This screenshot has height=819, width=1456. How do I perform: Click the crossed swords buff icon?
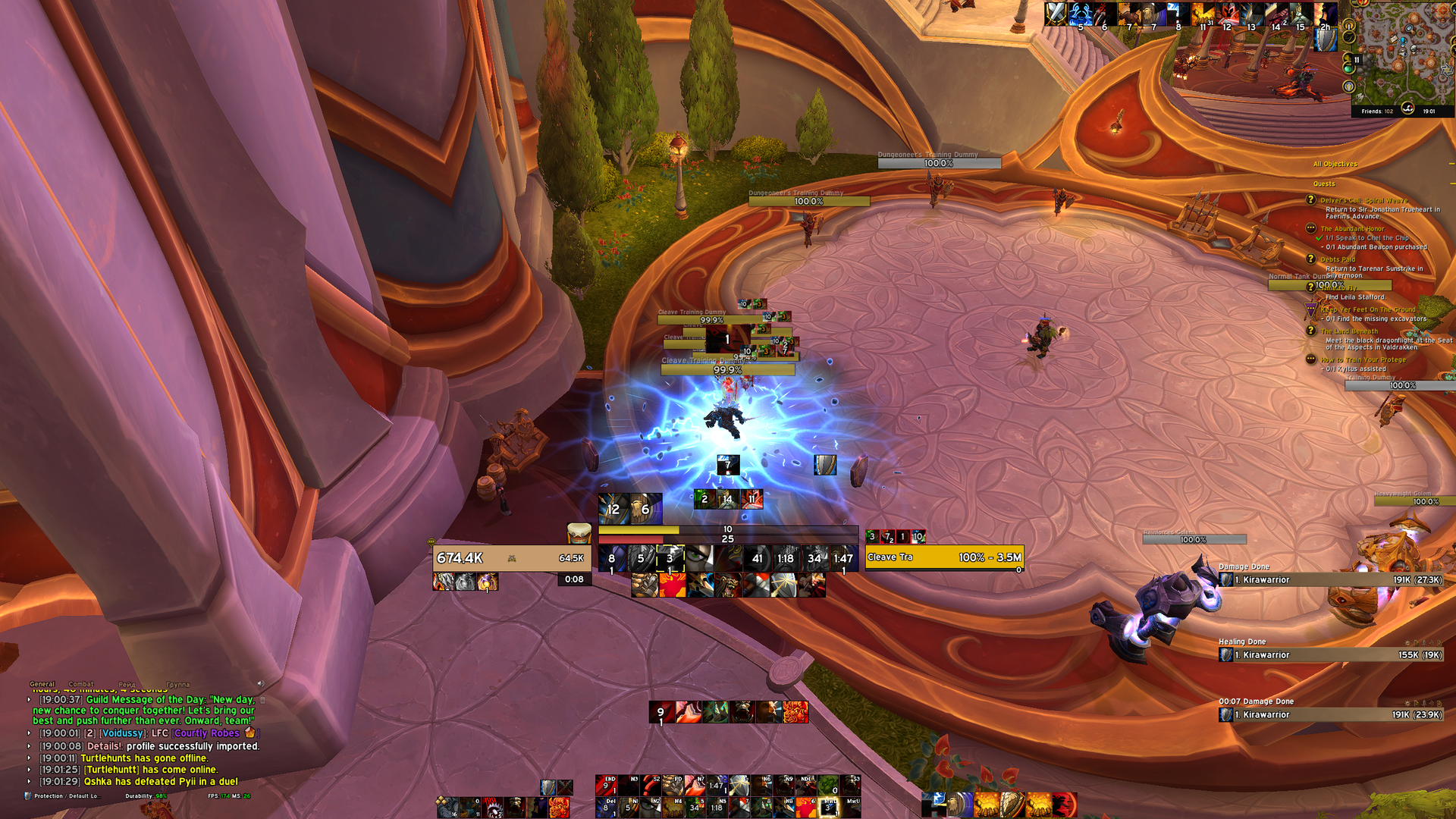point(1055,13)
